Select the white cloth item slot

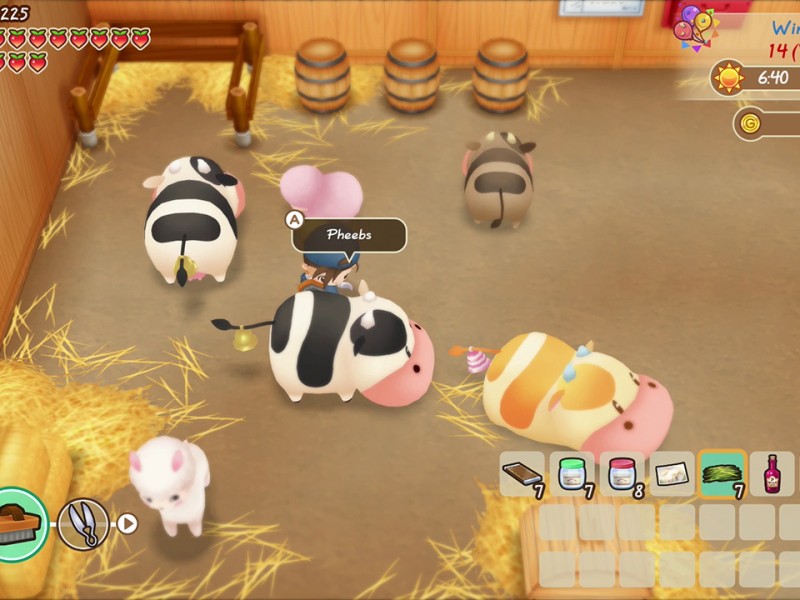pos(672,473)
